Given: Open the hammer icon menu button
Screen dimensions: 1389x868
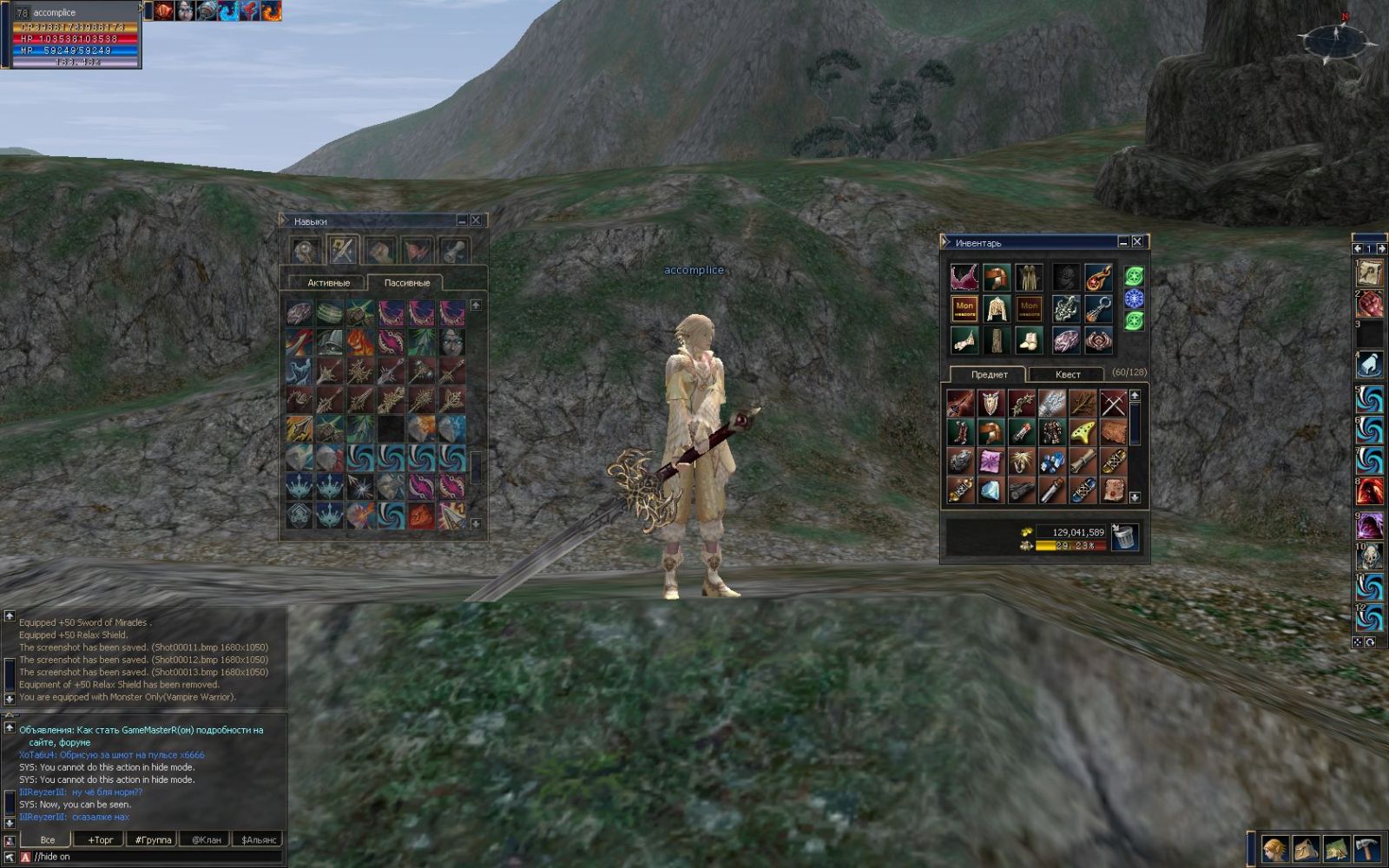Looking at the screenshot, I should 1367,848.
